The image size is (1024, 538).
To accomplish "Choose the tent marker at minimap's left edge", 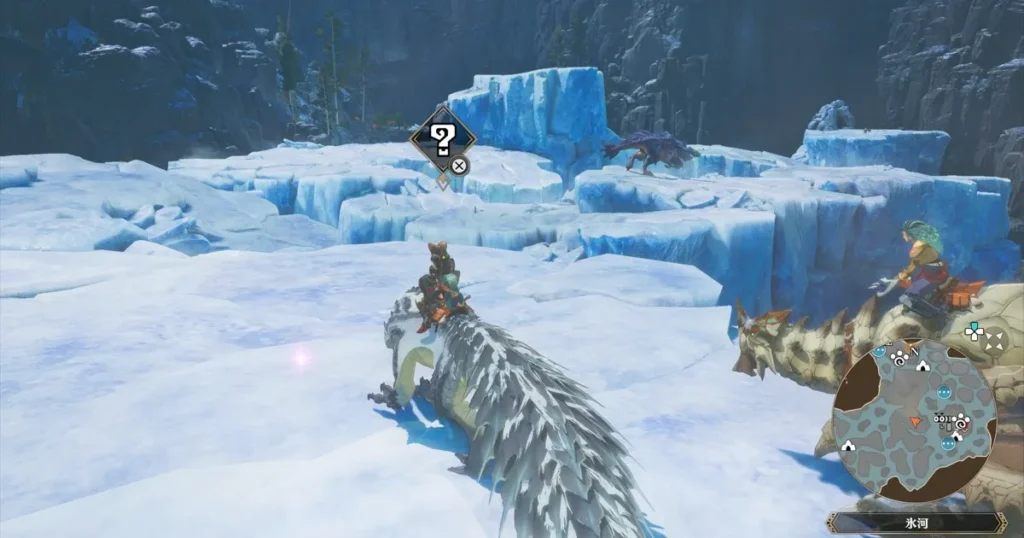I will coord(848,445).
